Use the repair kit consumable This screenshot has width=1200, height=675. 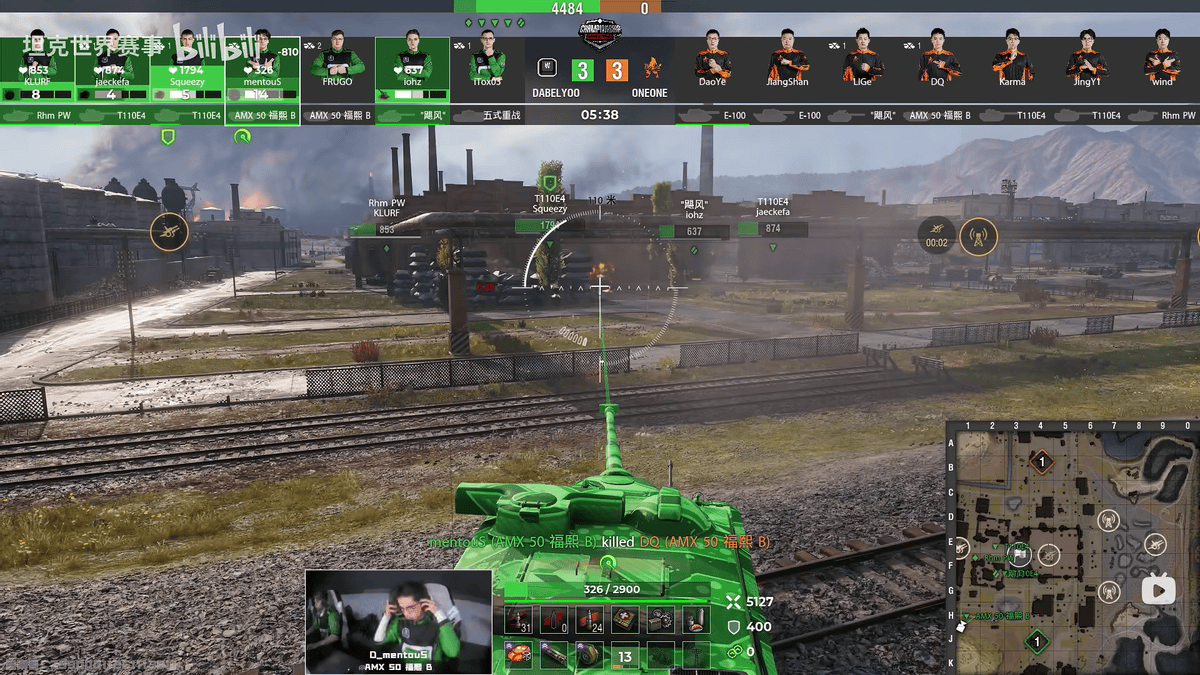pos(660,620)
